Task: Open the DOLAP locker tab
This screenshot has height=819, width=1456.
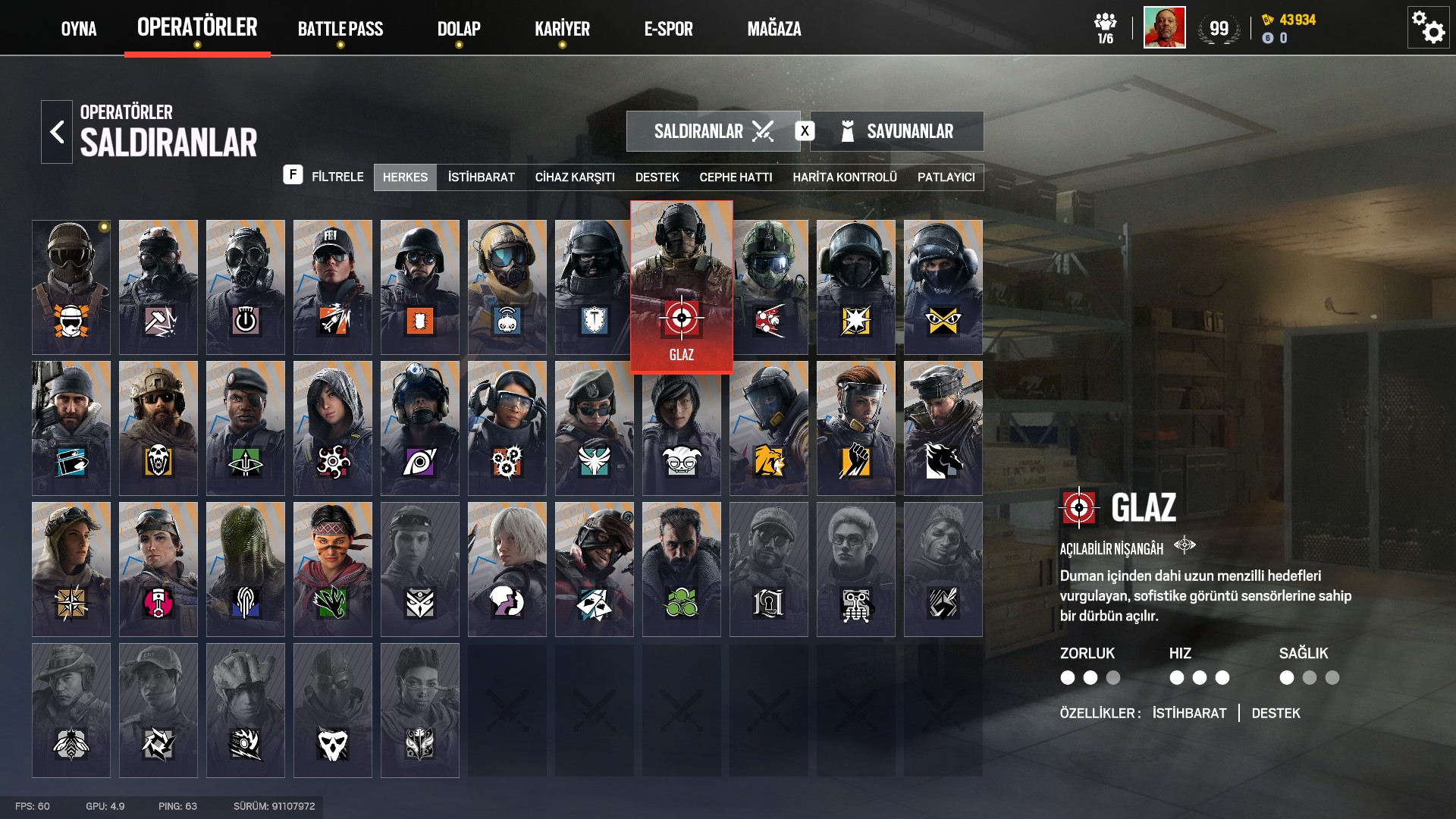Action: (x=459, y=29)
